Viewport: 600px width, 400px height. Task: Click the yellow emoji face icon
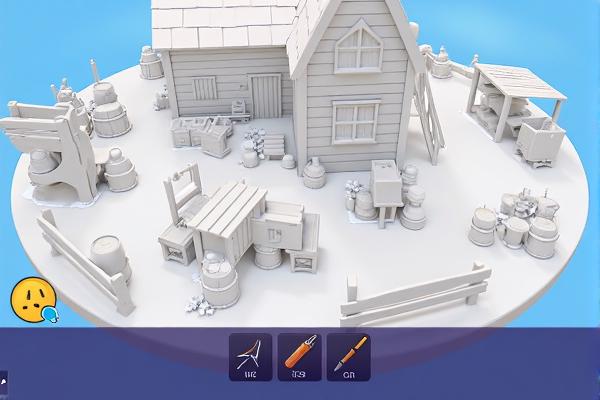(x=32, y=298)
